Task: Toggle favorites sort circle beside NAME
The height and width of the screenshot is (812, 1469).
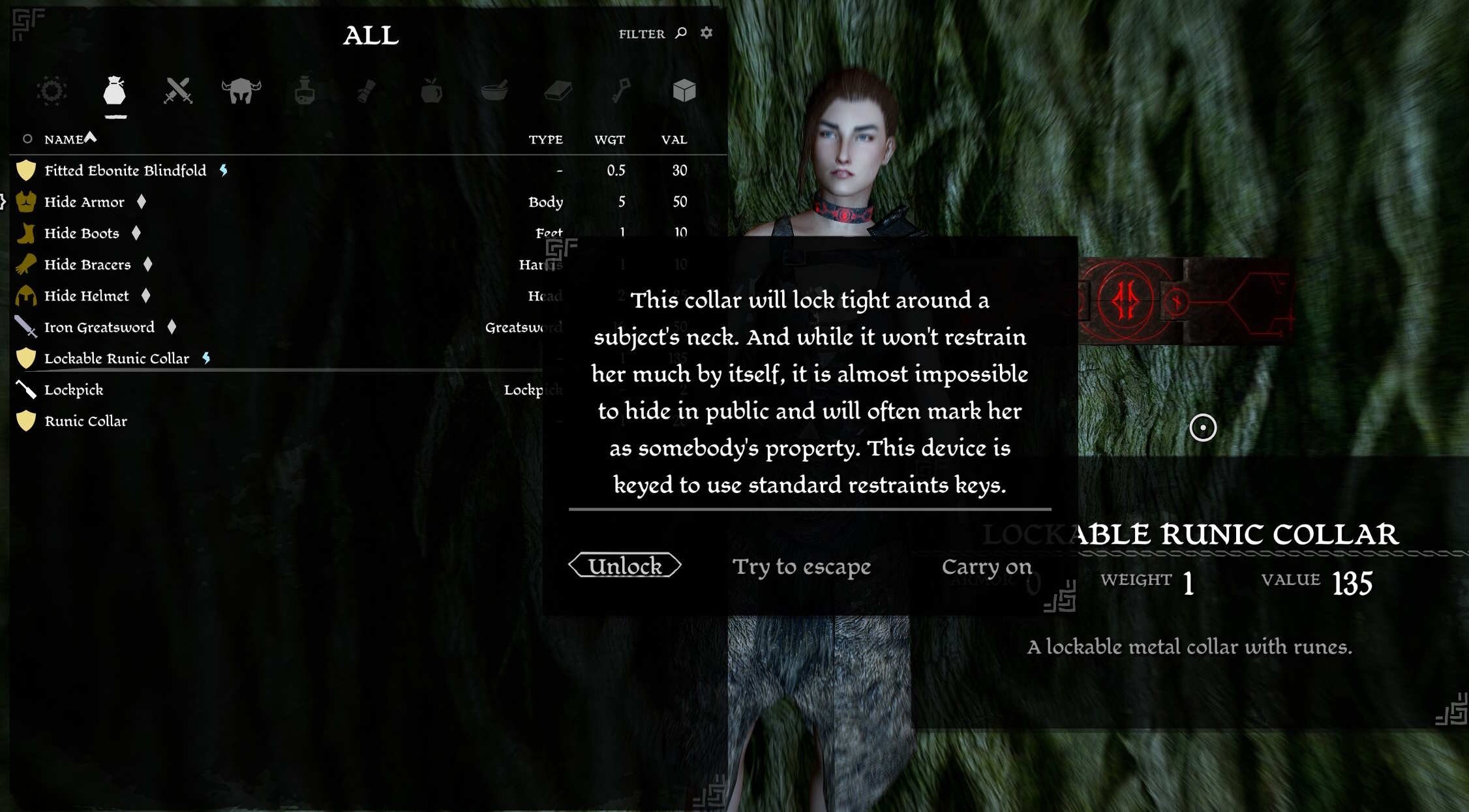Action: click(28, 138)
